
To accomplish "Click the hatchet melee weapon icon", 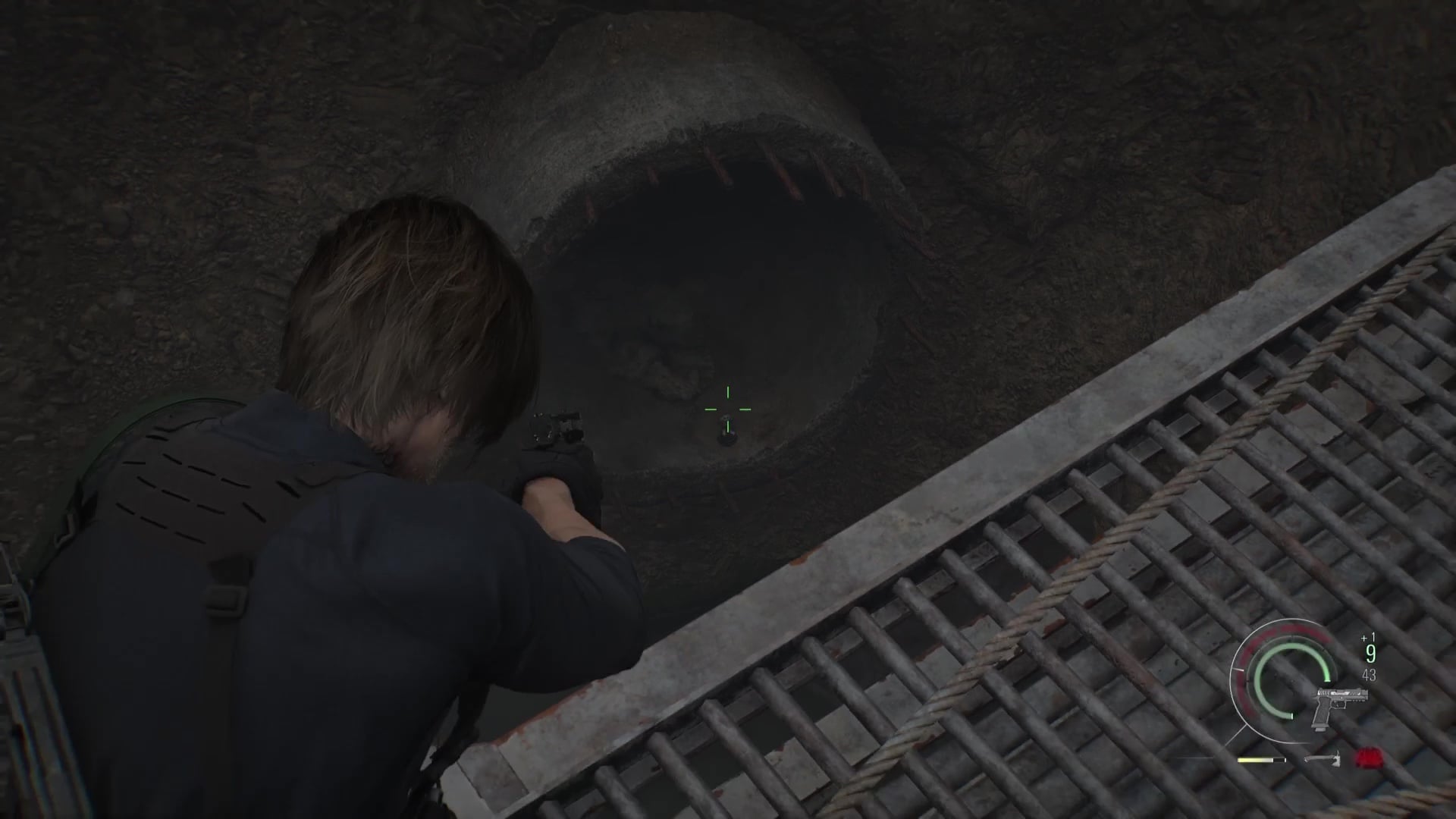I will point(1323,758).
